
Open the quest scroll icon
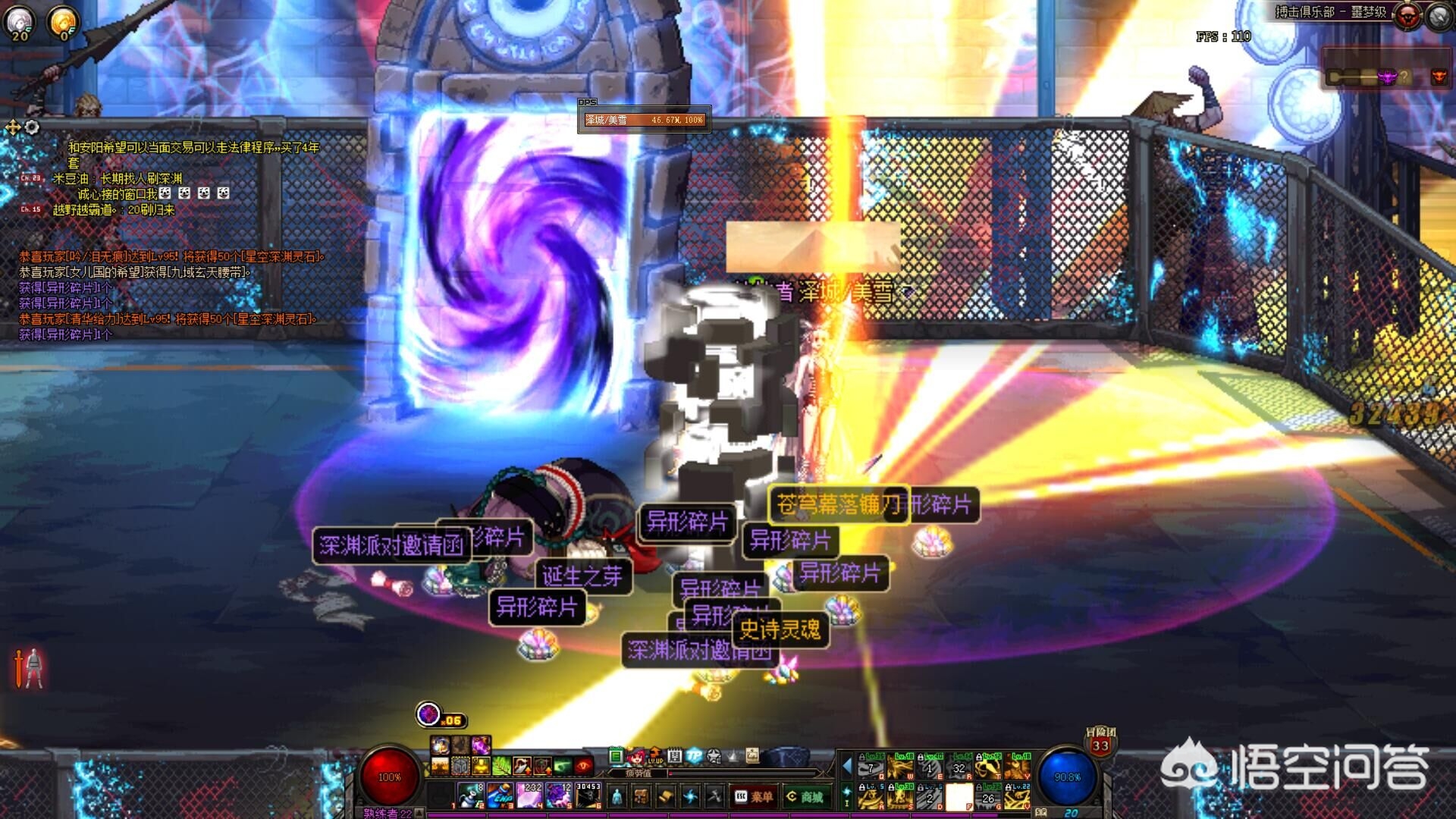click(665, 796)
